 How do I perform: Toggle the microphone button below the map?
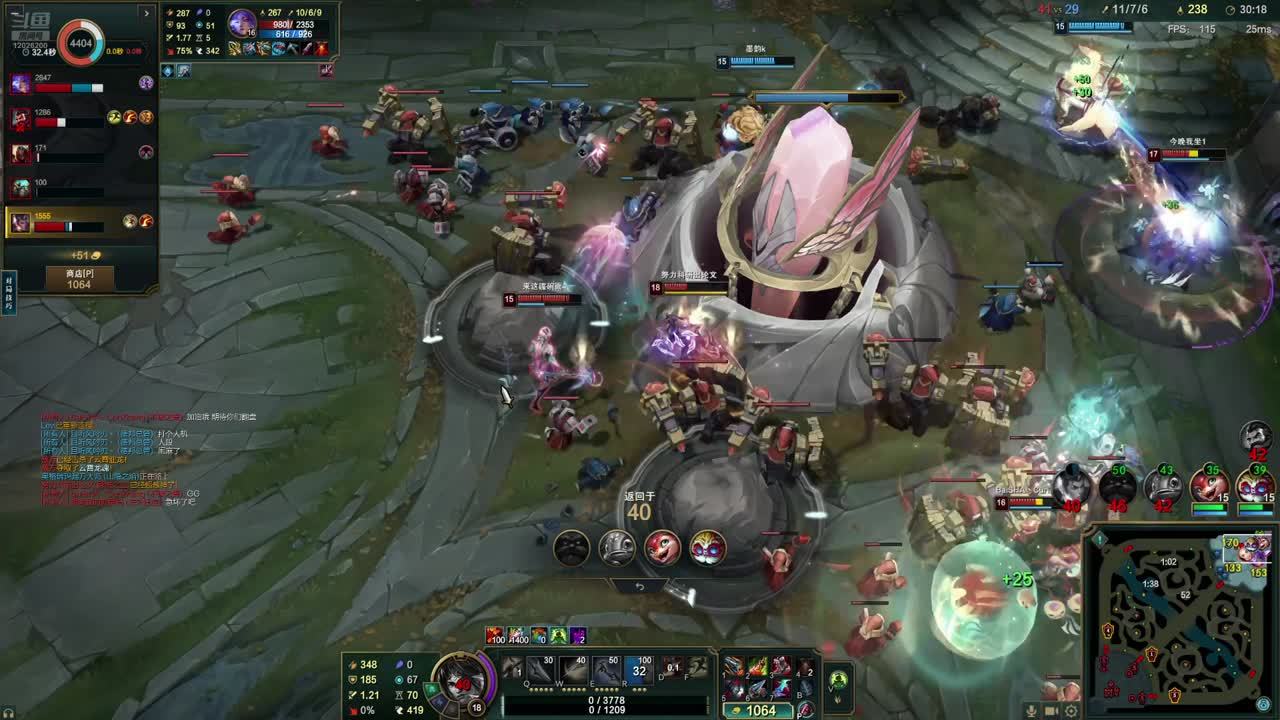point(1031,710)
